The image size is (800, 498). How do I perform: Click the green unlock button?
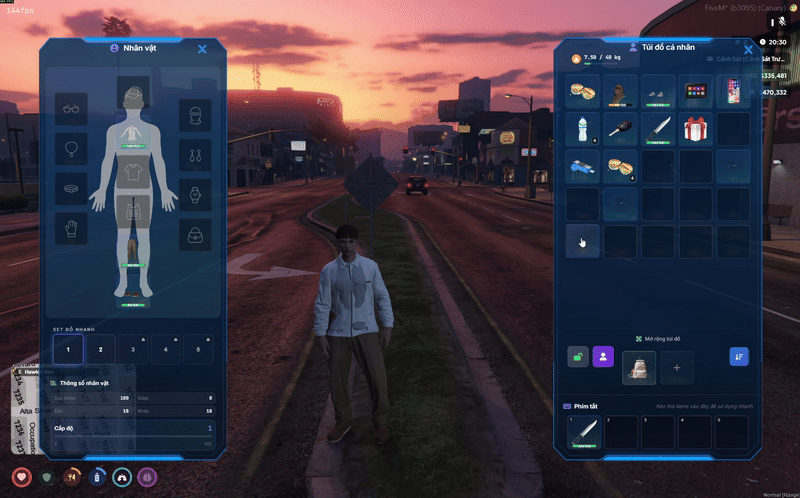point(578,356)
